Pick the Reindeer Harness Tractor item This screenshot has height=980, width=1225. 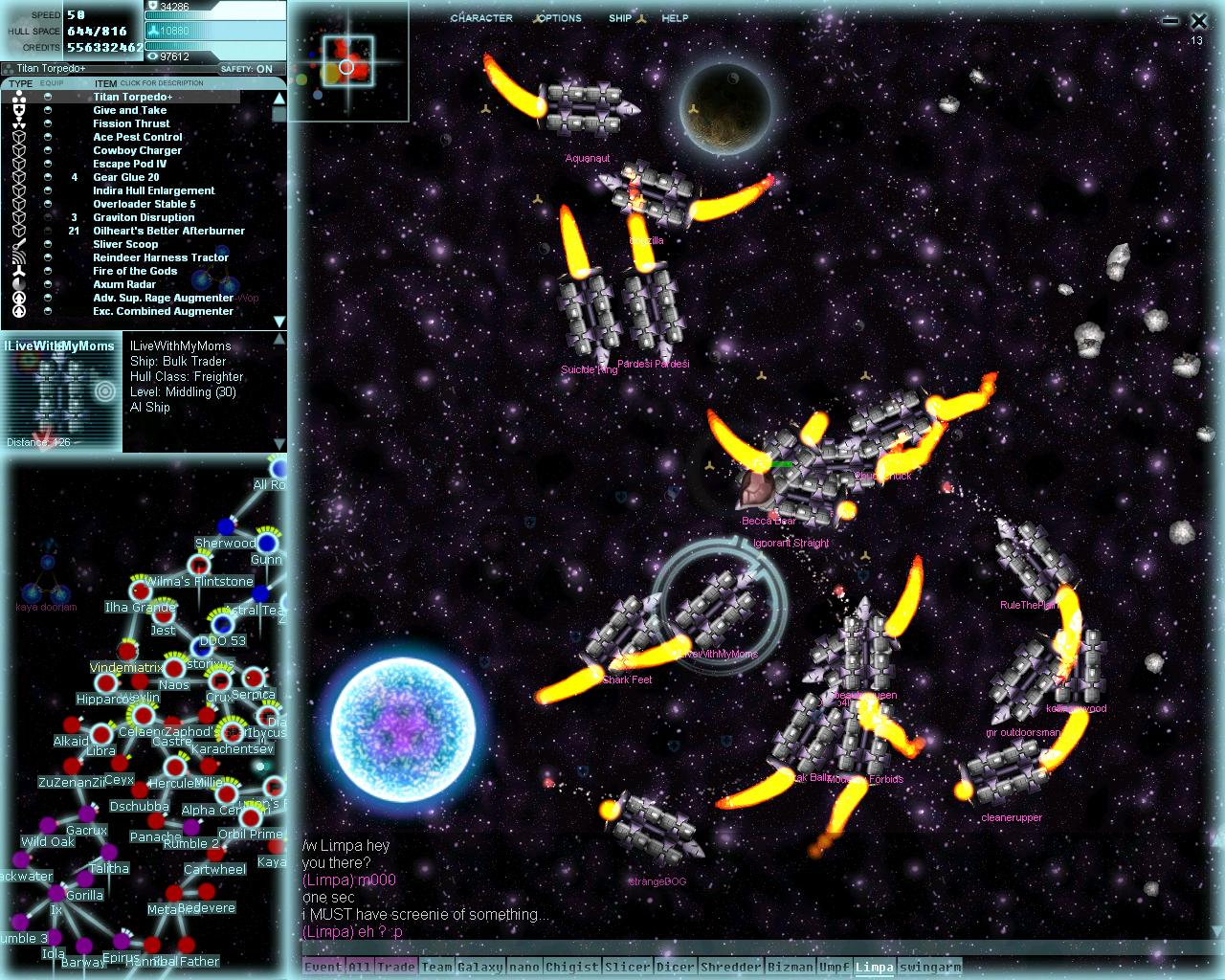click(161, 257)
